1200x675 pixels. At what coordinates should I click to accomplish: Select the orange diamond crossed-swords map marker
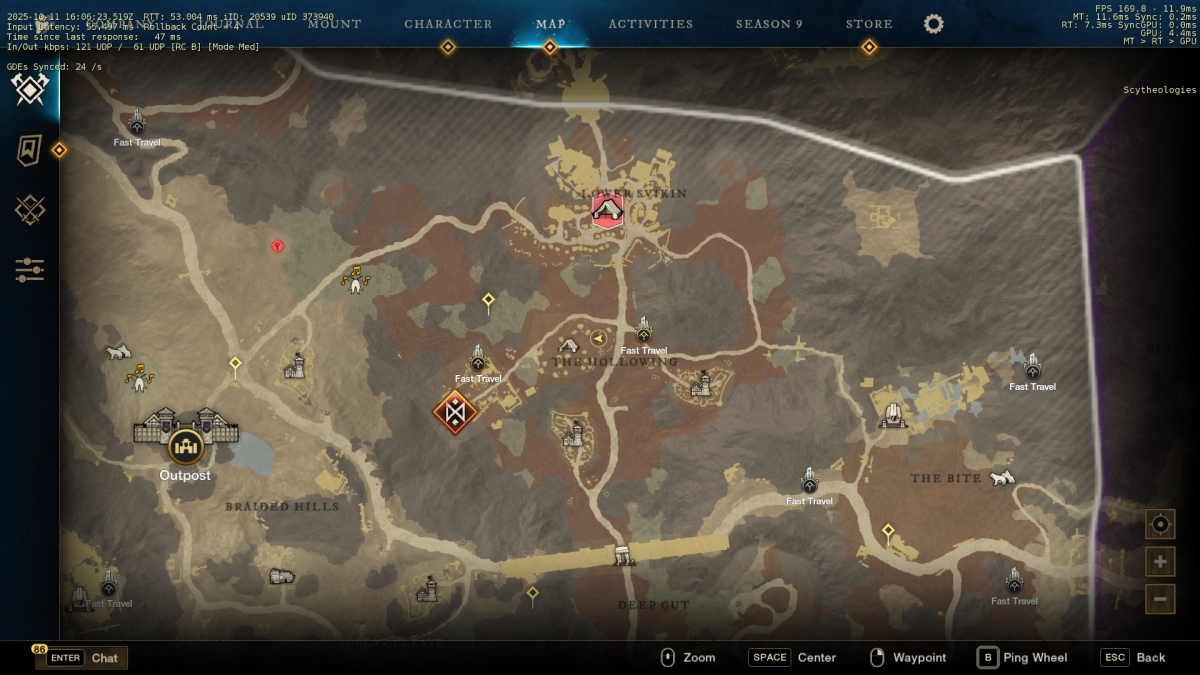[x=455, y=411]
